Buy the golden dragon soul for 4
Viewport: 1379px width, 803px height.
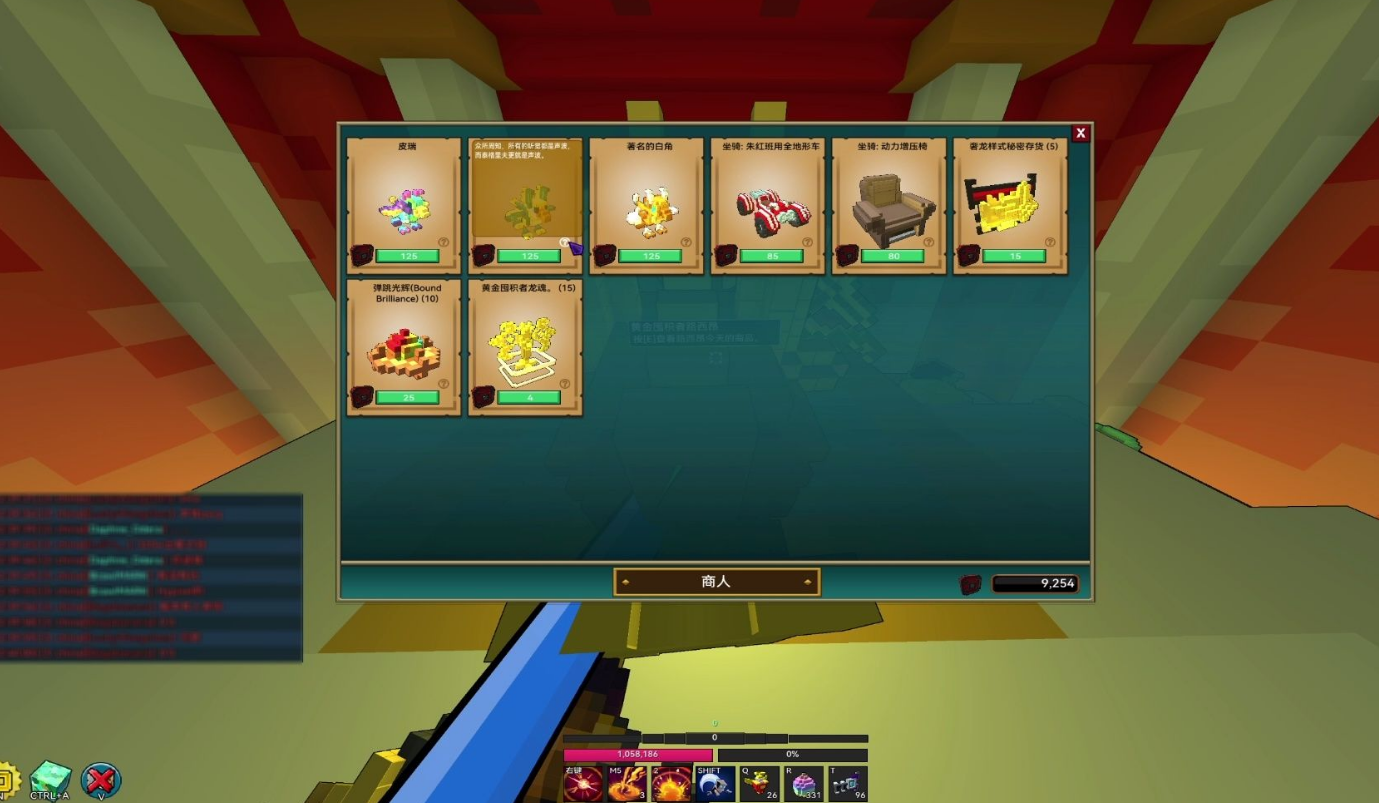coord(529,397)
